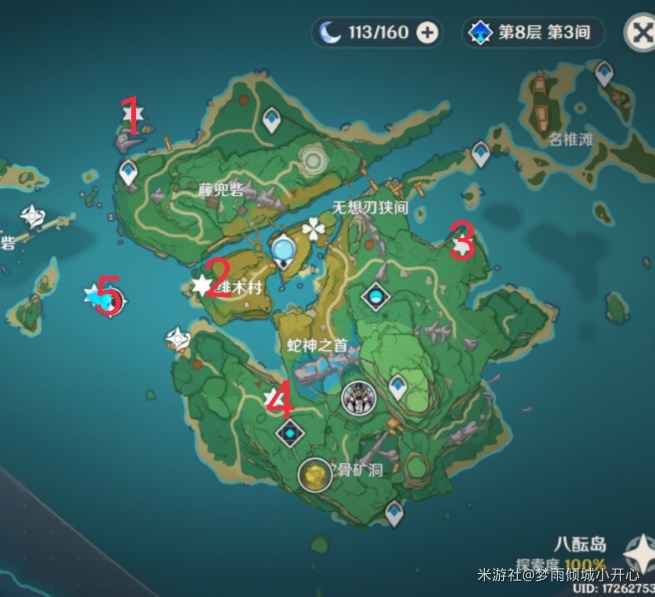Select the southernmost teleport waypoint

coord(393,513)
